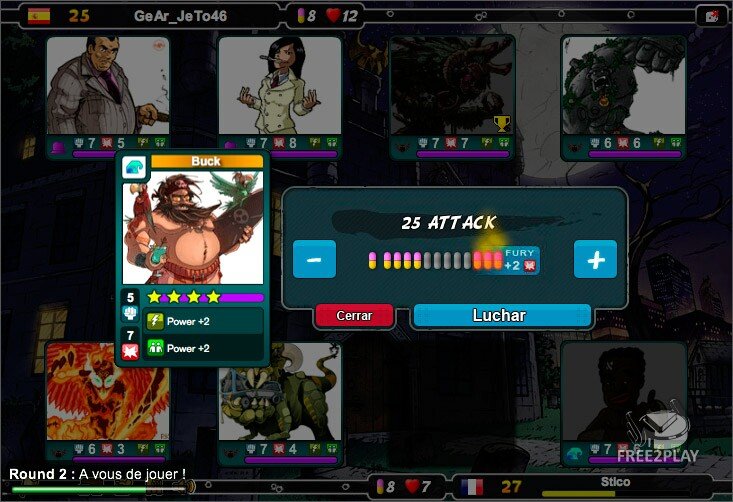Confirm the attack with the Luchar button
The height and width of the screenshot is (502, 733).
click(499, 316)
